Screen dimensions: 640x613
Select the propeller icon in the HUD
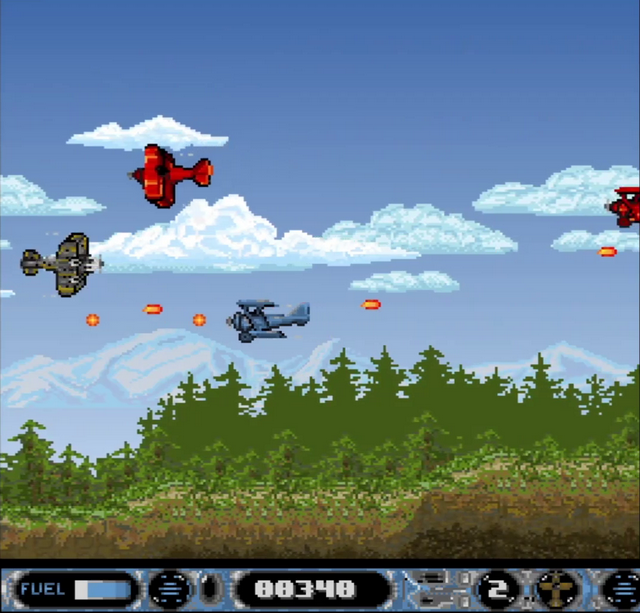pos(555,588)
